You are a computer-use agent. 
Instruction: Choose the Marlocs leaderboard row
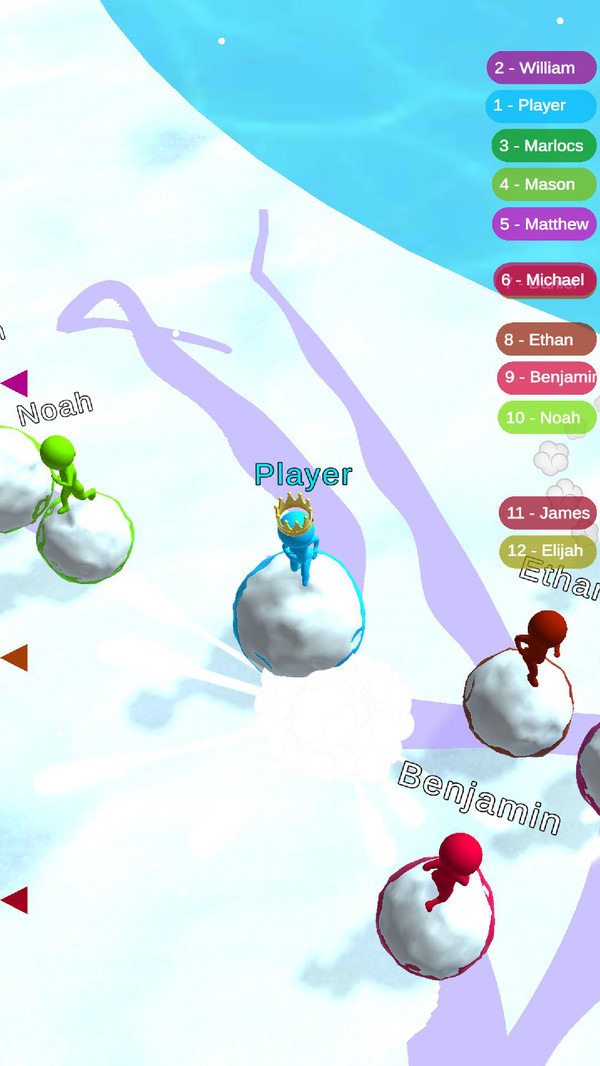pyautogui.click(x=544, y=146)
